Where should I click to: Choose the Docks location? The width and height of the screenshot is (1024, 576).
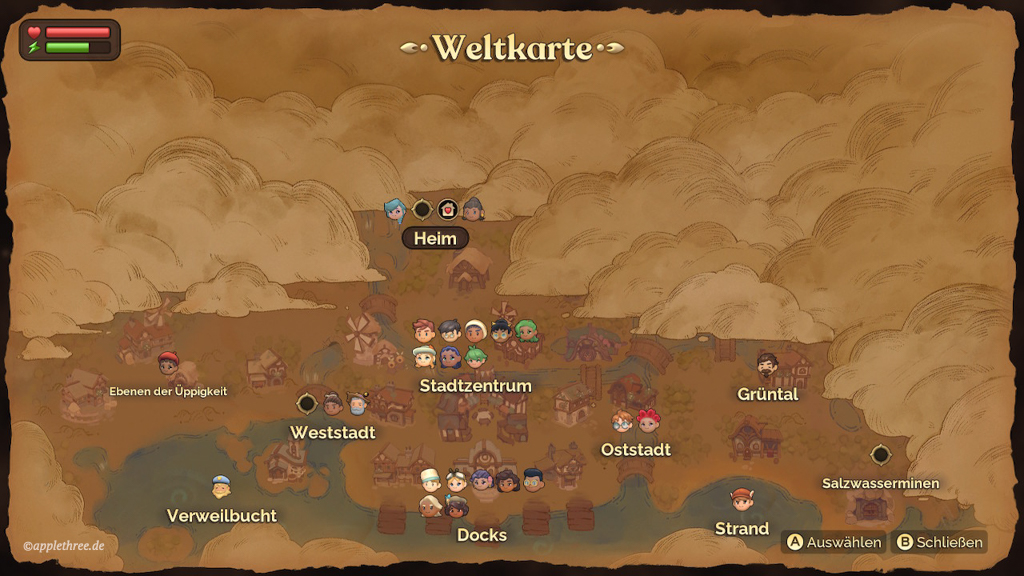[482, 535]
